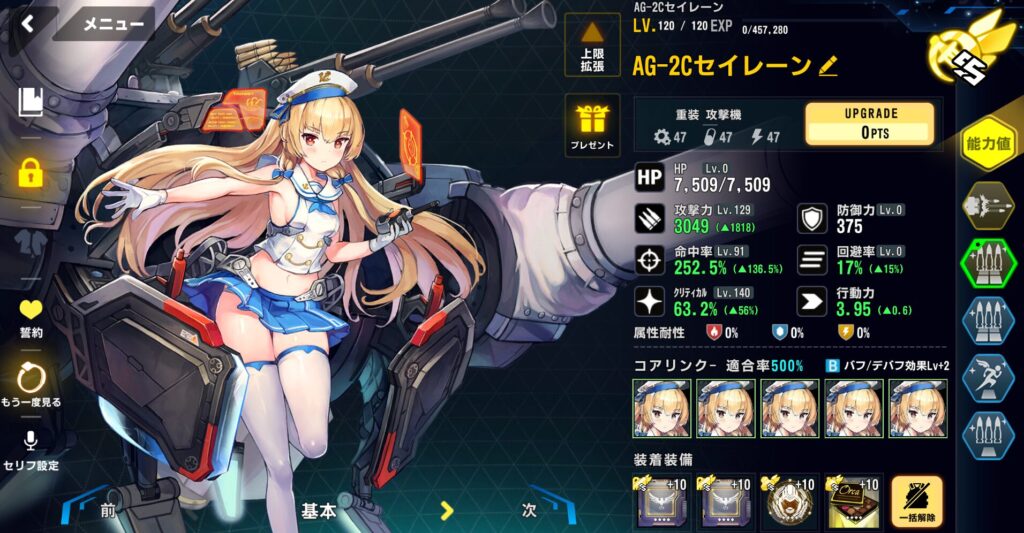This screenshot has width=1024, height=533.
Task: Open the book archive icon
Action: pyautogui.click(x=31, y=101)
